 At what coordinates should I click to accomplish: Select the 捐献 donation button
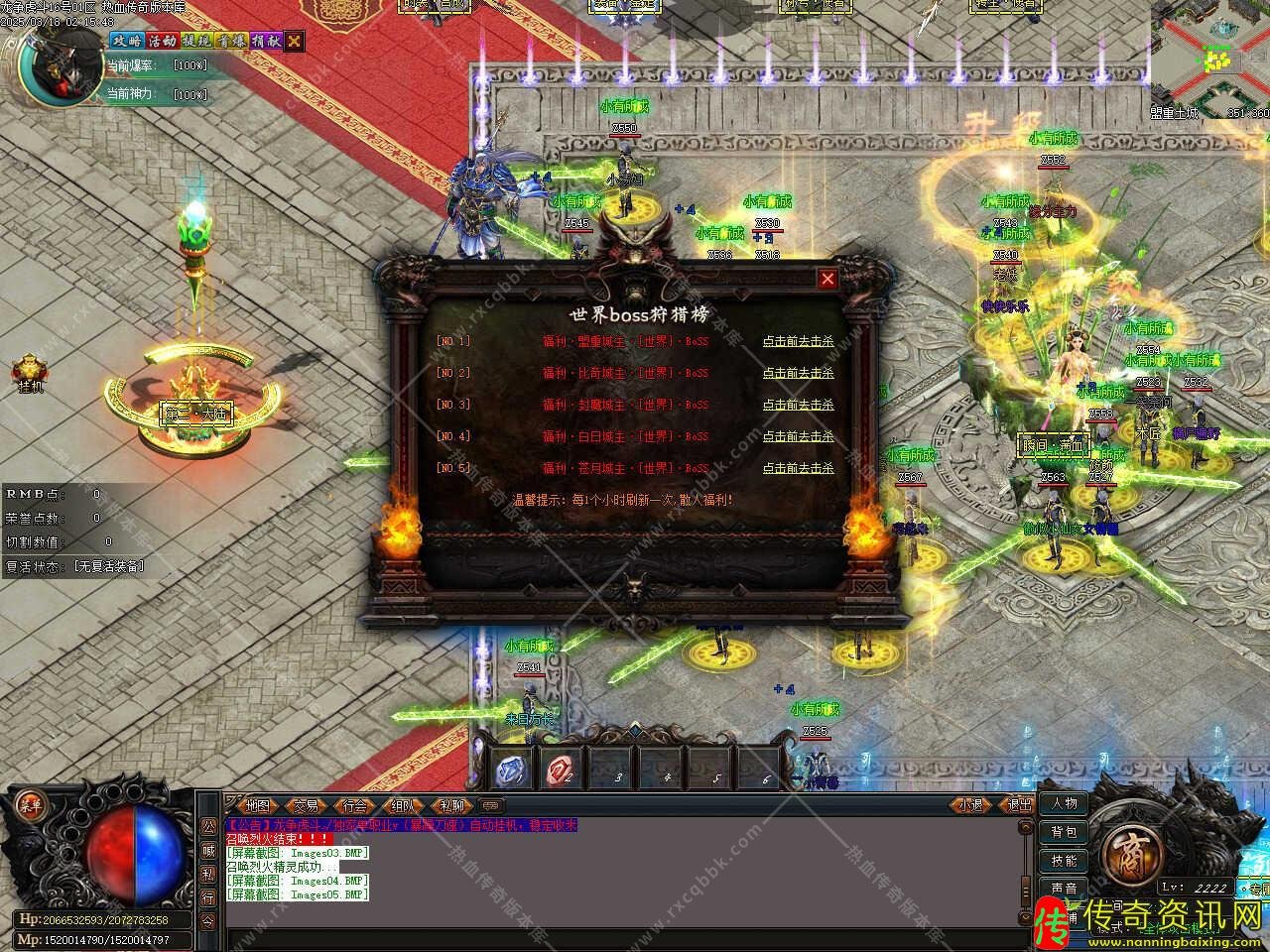[x=265, y=41]
